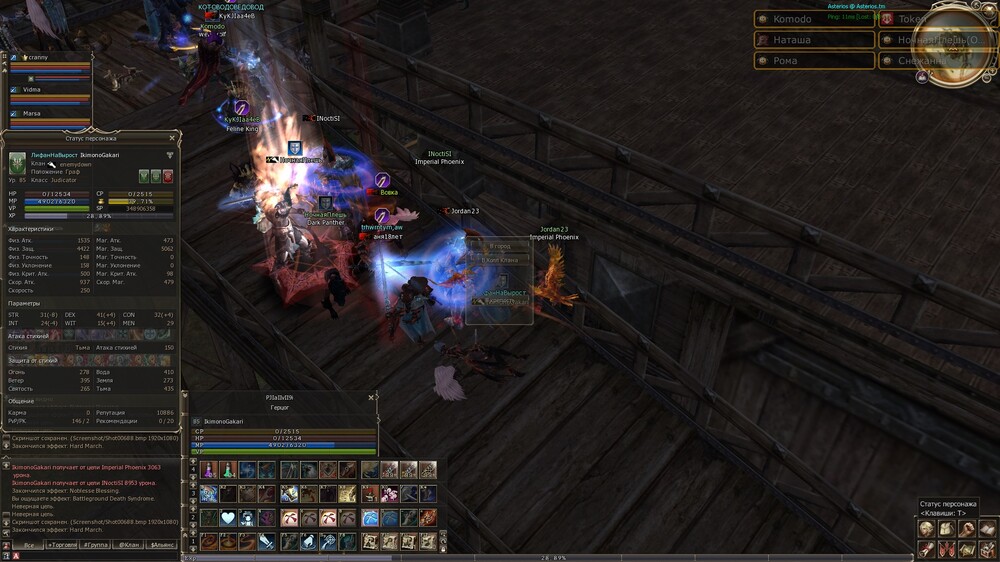Viewport: 1000px width, 562px height.
Task: Select Komodo in the player list
Action: tap(813, 19)
